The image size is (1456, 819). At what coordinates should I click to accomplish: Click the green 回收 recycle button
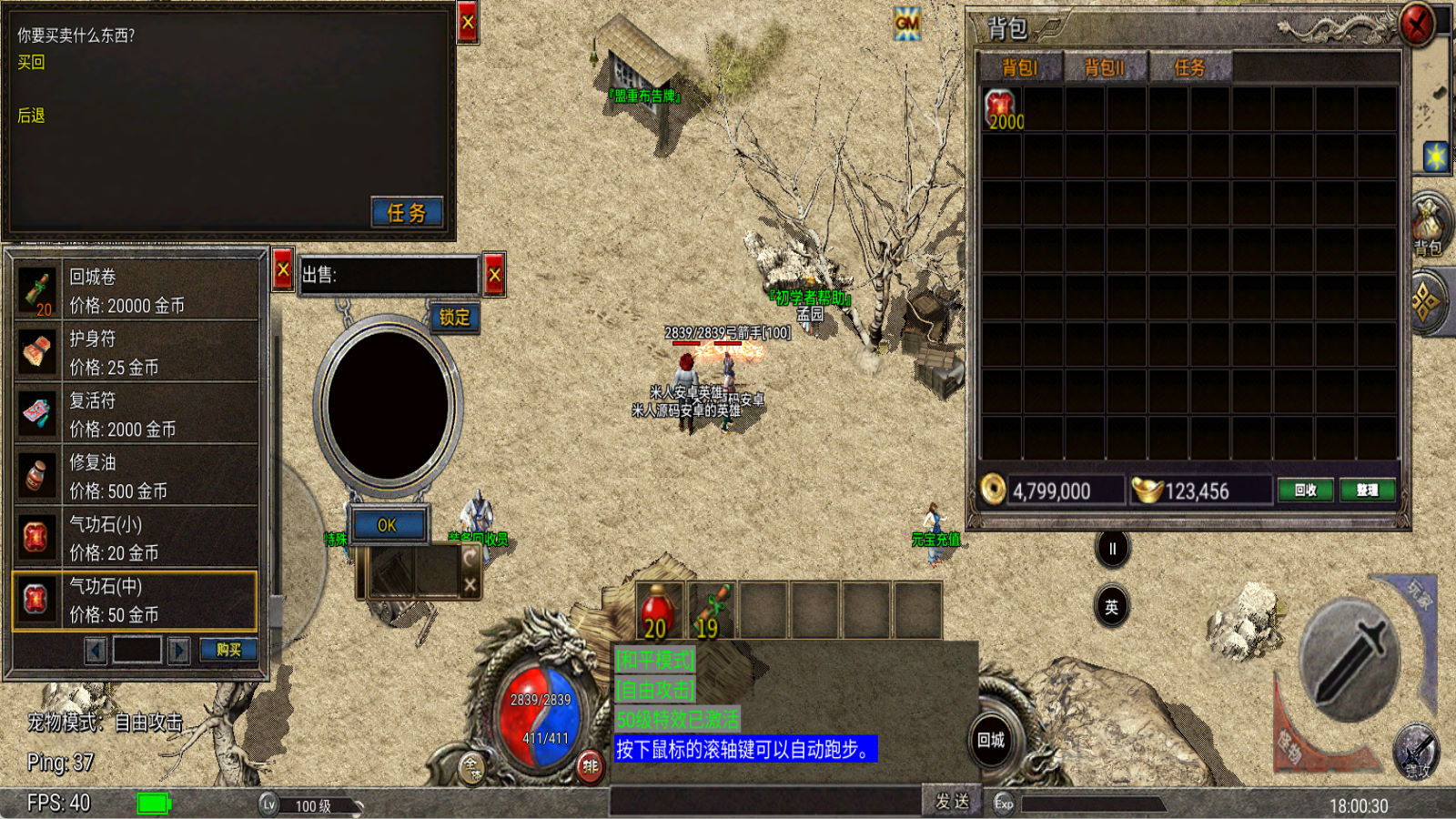(x=1305, y=490)
